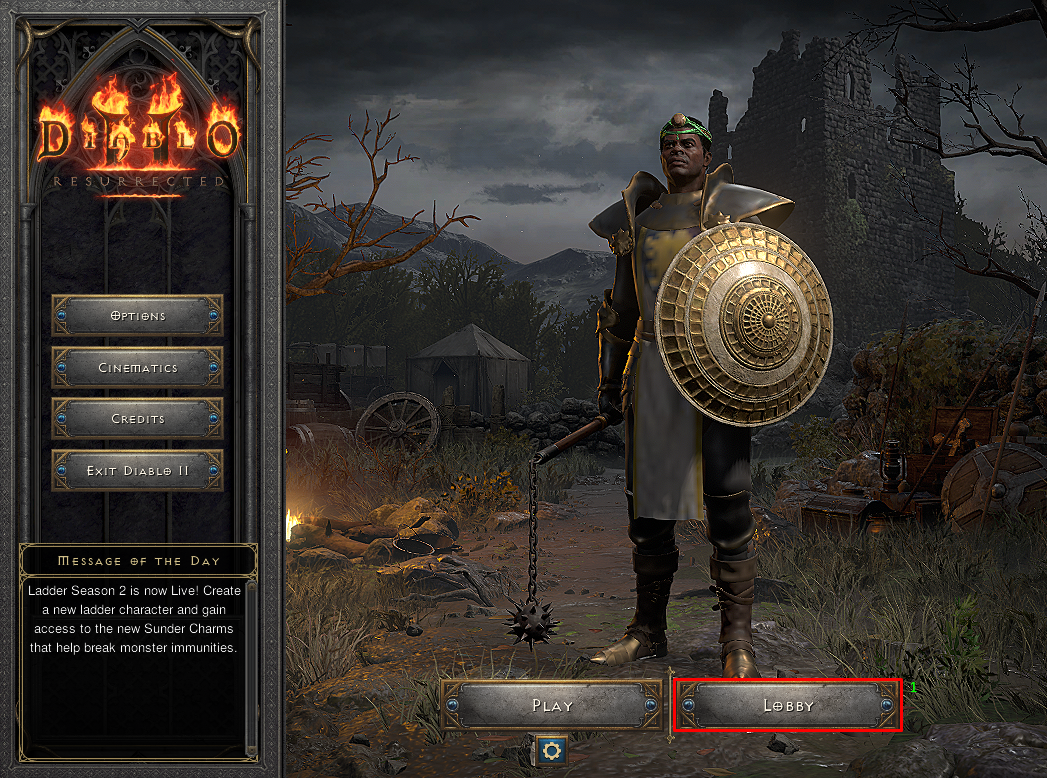Choose Exit Diablo II

(137, 471)
